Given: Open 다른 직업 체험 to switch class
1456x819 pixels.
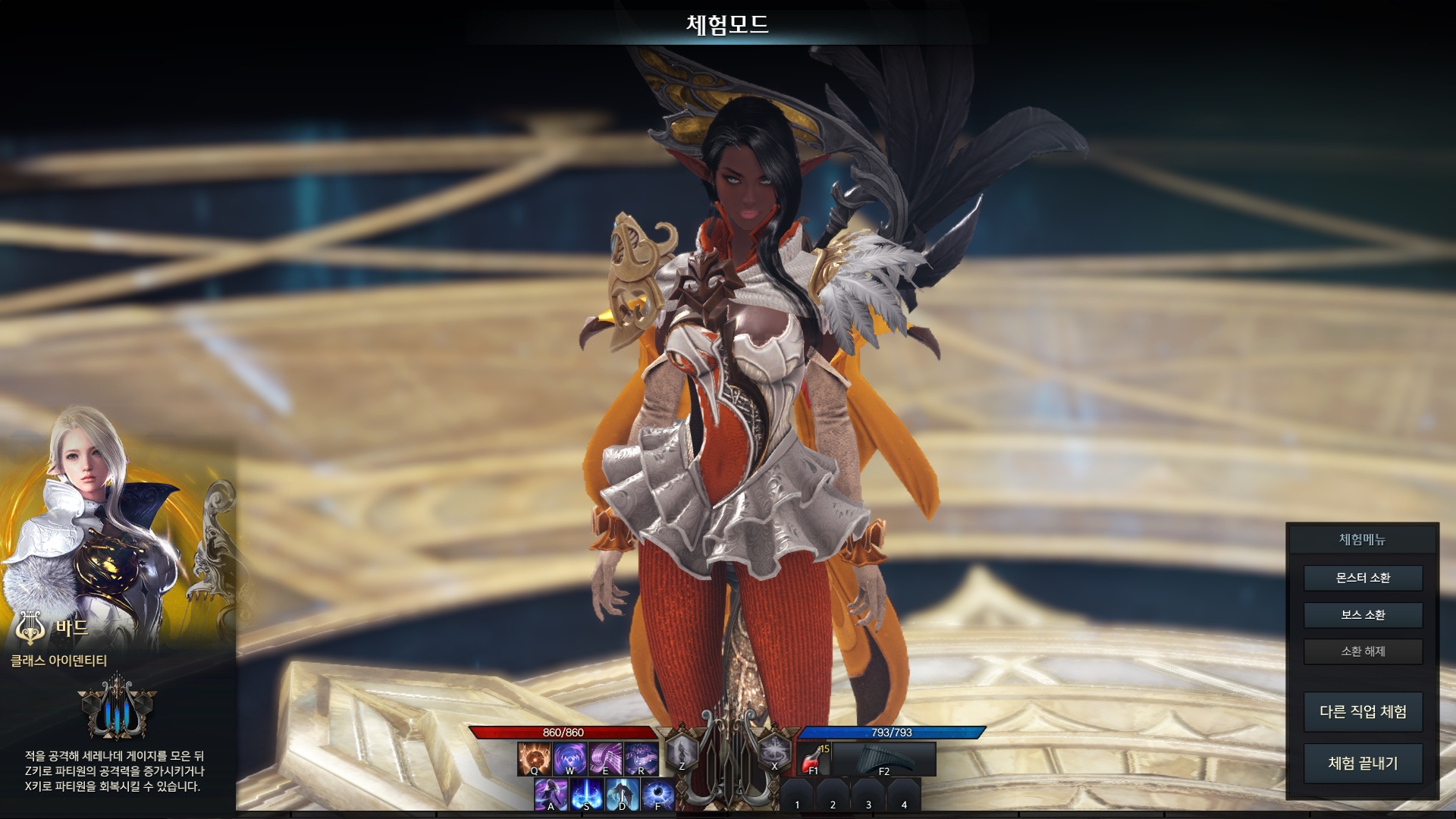Looking at the screenshot, I should click(x=1363, y=711).
